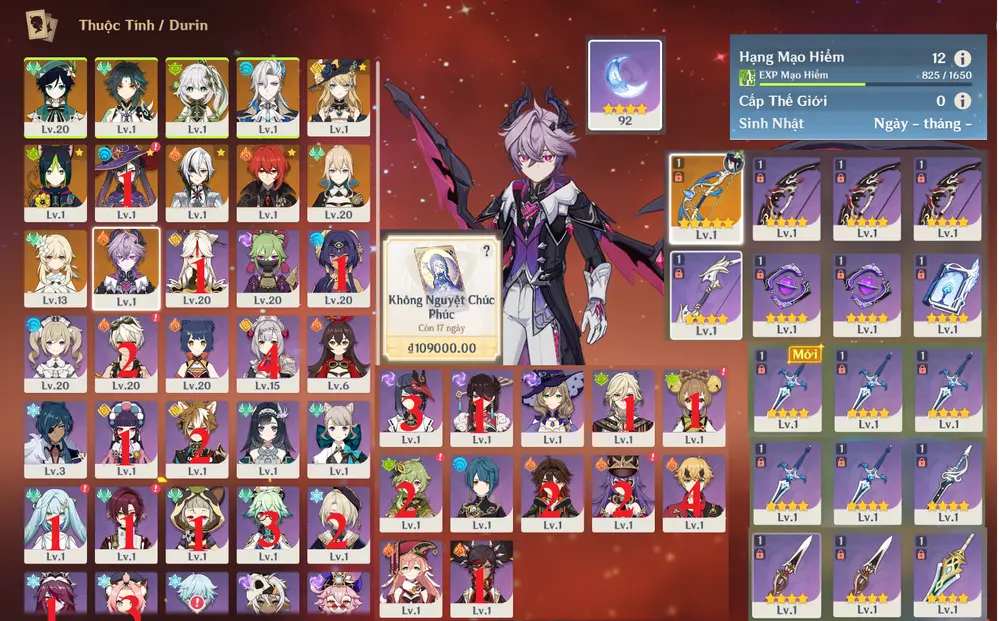Screen dimensions: 999x621
Task: Click the crescent moon item showing 92
Action: pos(625,84)
